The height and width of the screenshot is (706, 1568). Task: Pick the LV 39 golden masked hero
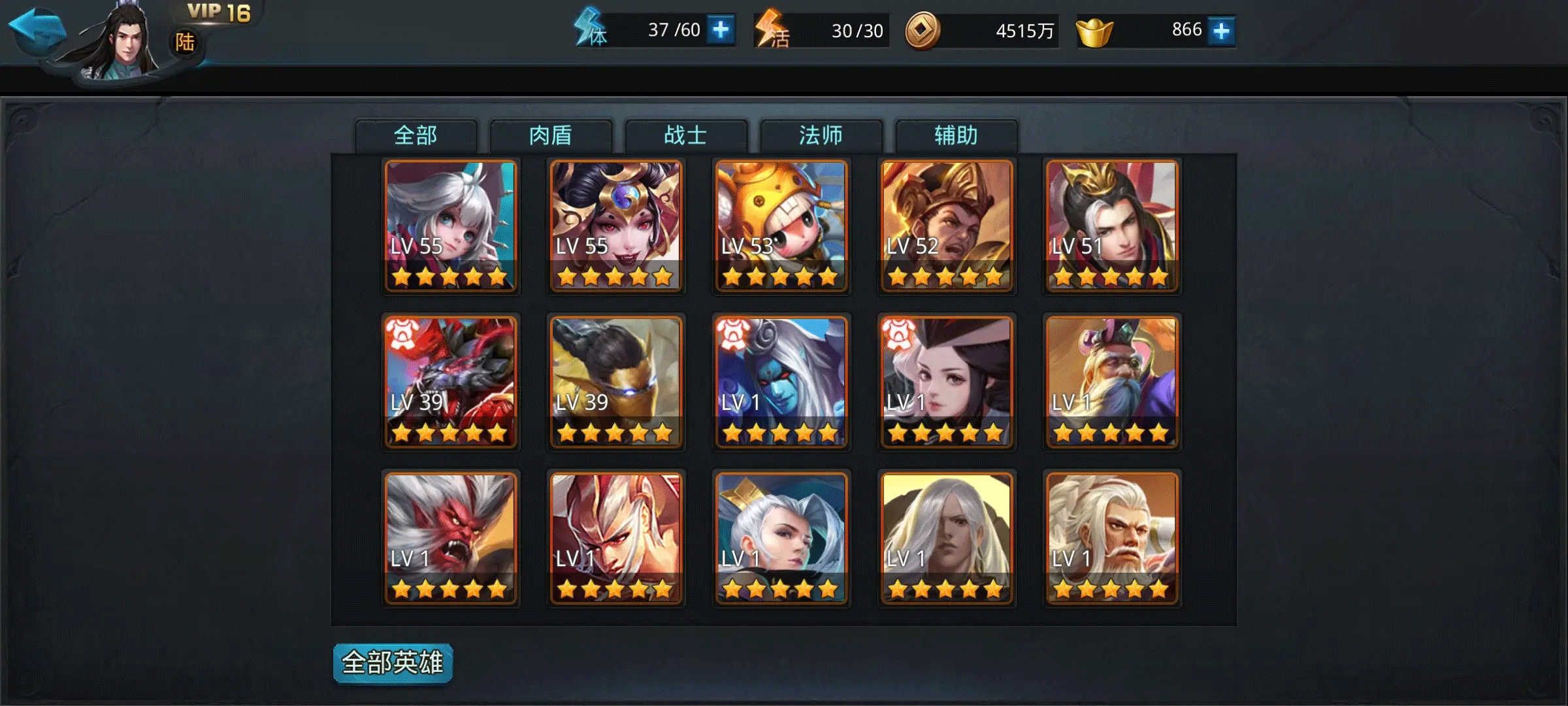tap(615, 382)
